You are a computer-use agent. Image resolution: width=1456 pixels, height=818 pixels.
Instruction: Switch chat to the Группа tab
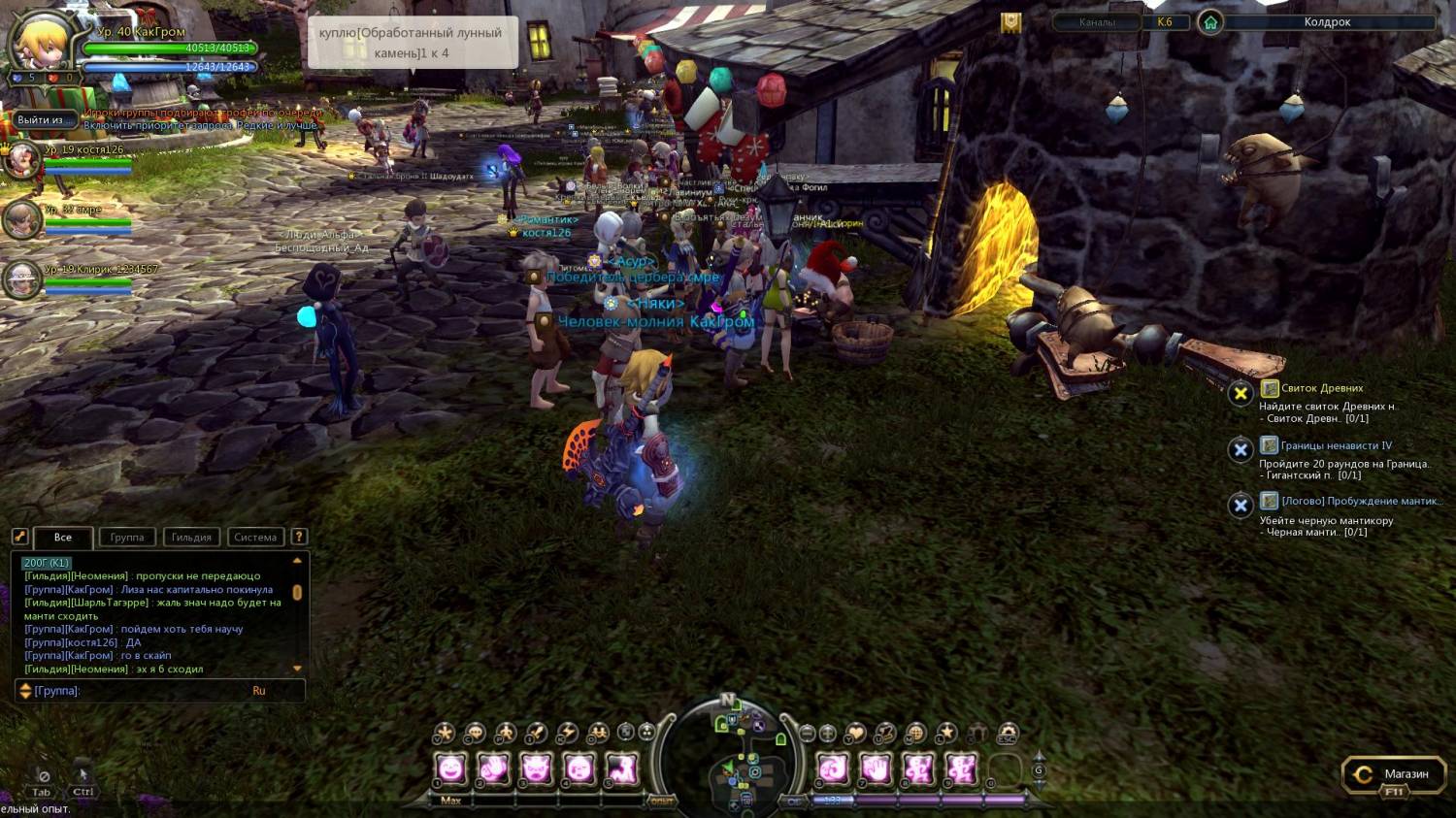pyautogui.click(x=127, y=538)
